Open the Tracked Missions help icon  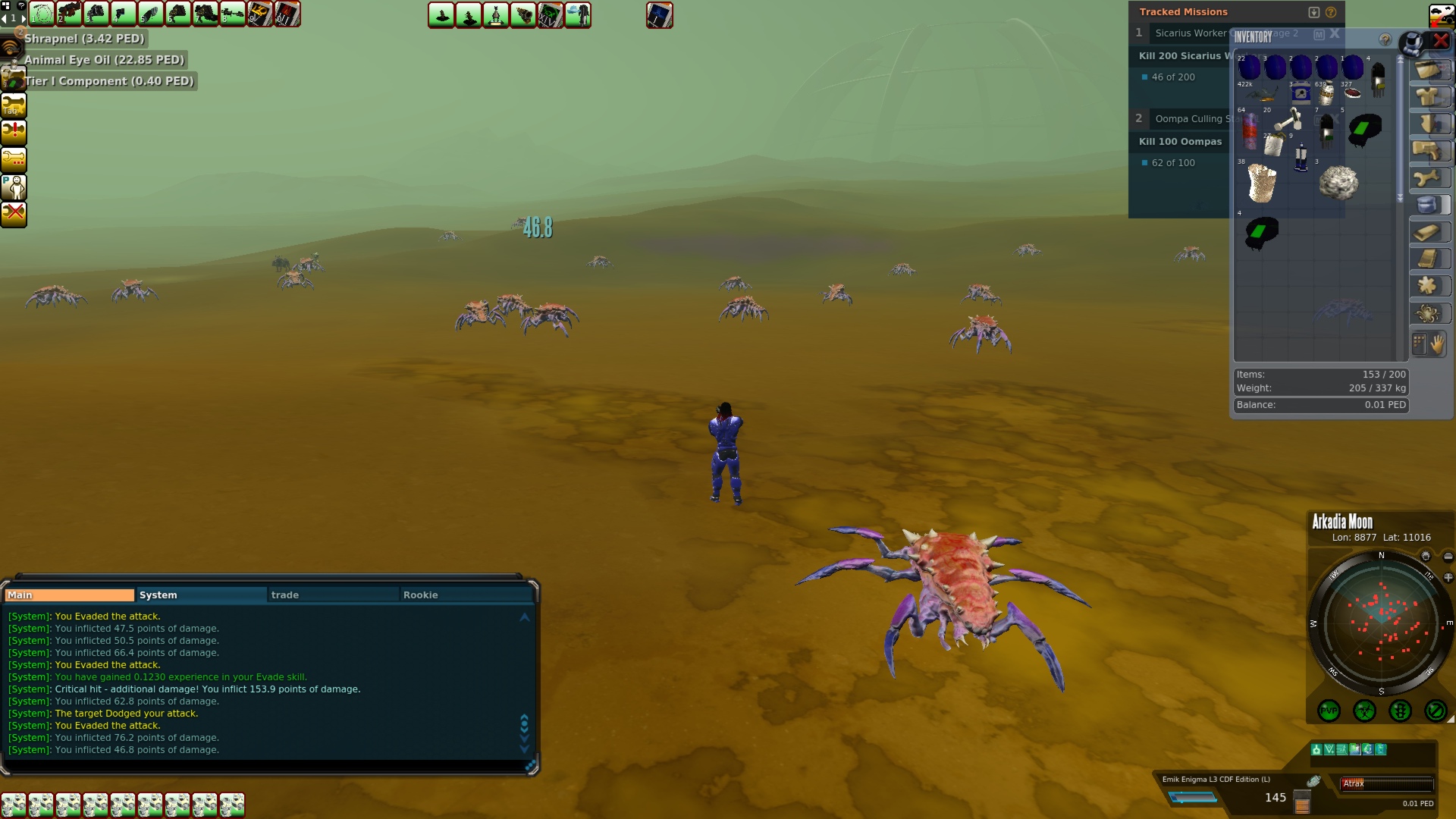coord(1331,12)
